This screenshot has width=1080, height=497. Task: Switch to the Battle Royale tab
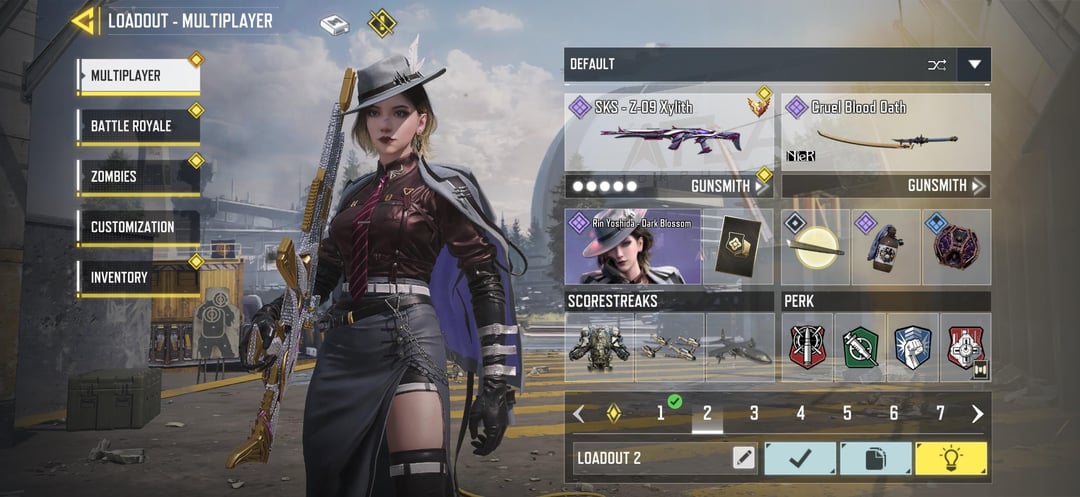138,126
